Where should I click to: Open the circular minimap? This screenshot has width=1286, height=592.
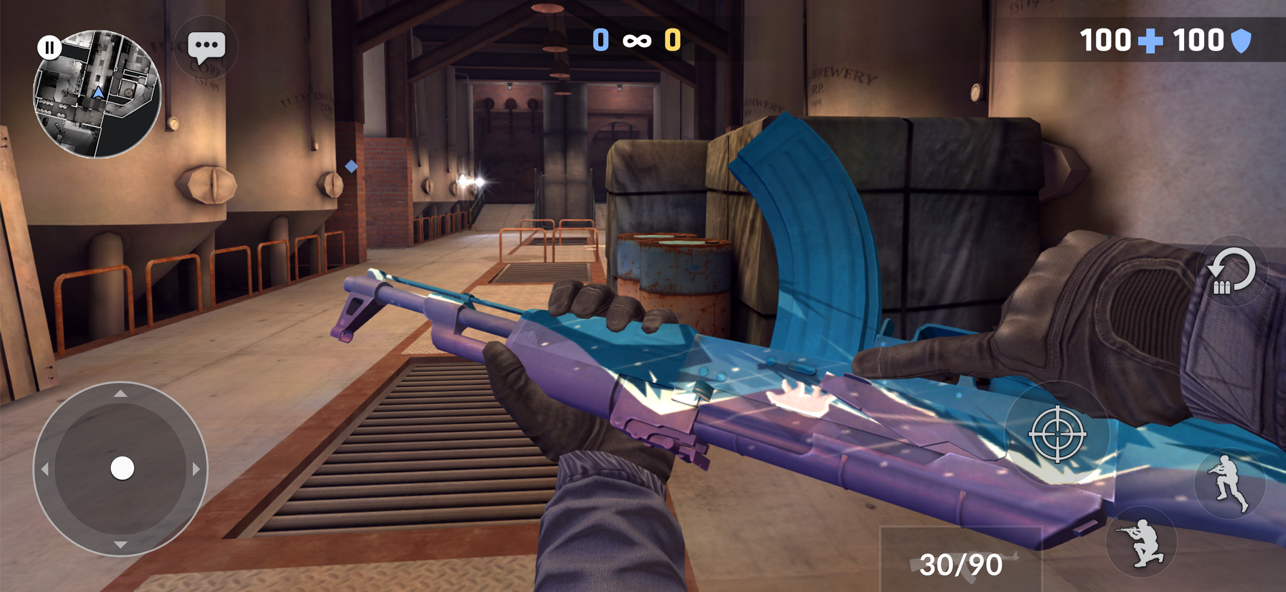tap(98, 96)
